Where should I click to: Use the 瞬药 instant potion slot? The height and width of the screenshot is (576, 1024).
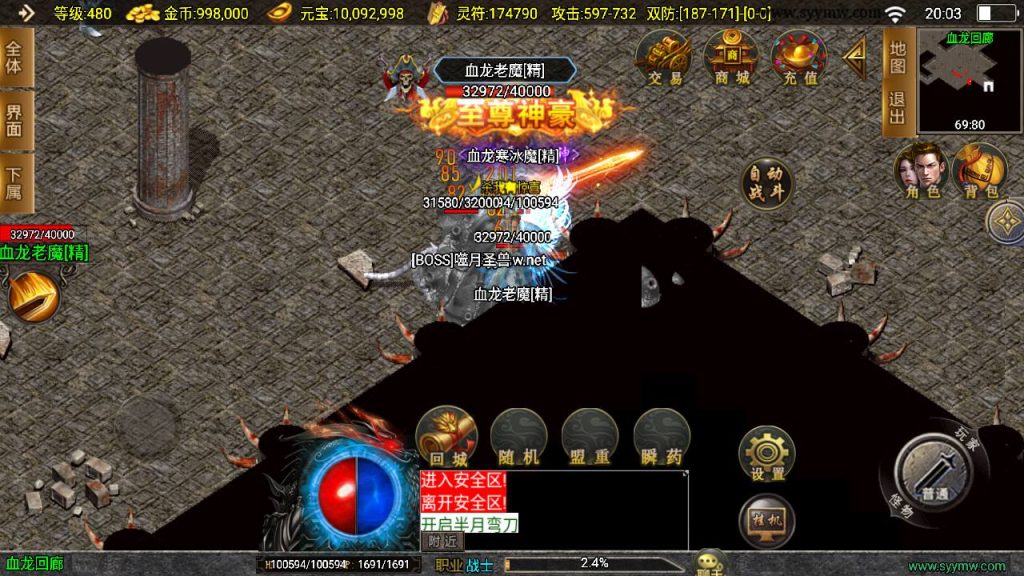pos(662,436)
